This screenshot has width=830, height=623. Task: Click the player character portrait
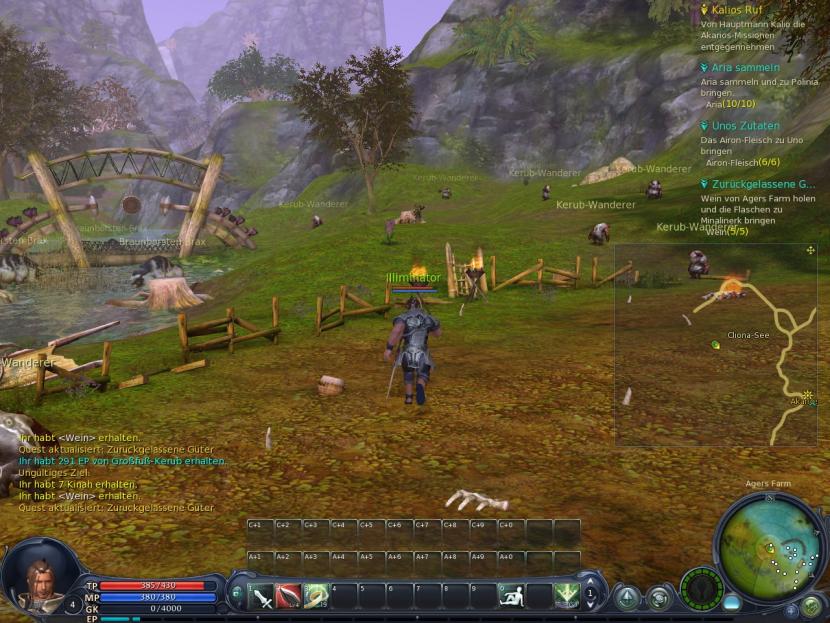(36, 576)
